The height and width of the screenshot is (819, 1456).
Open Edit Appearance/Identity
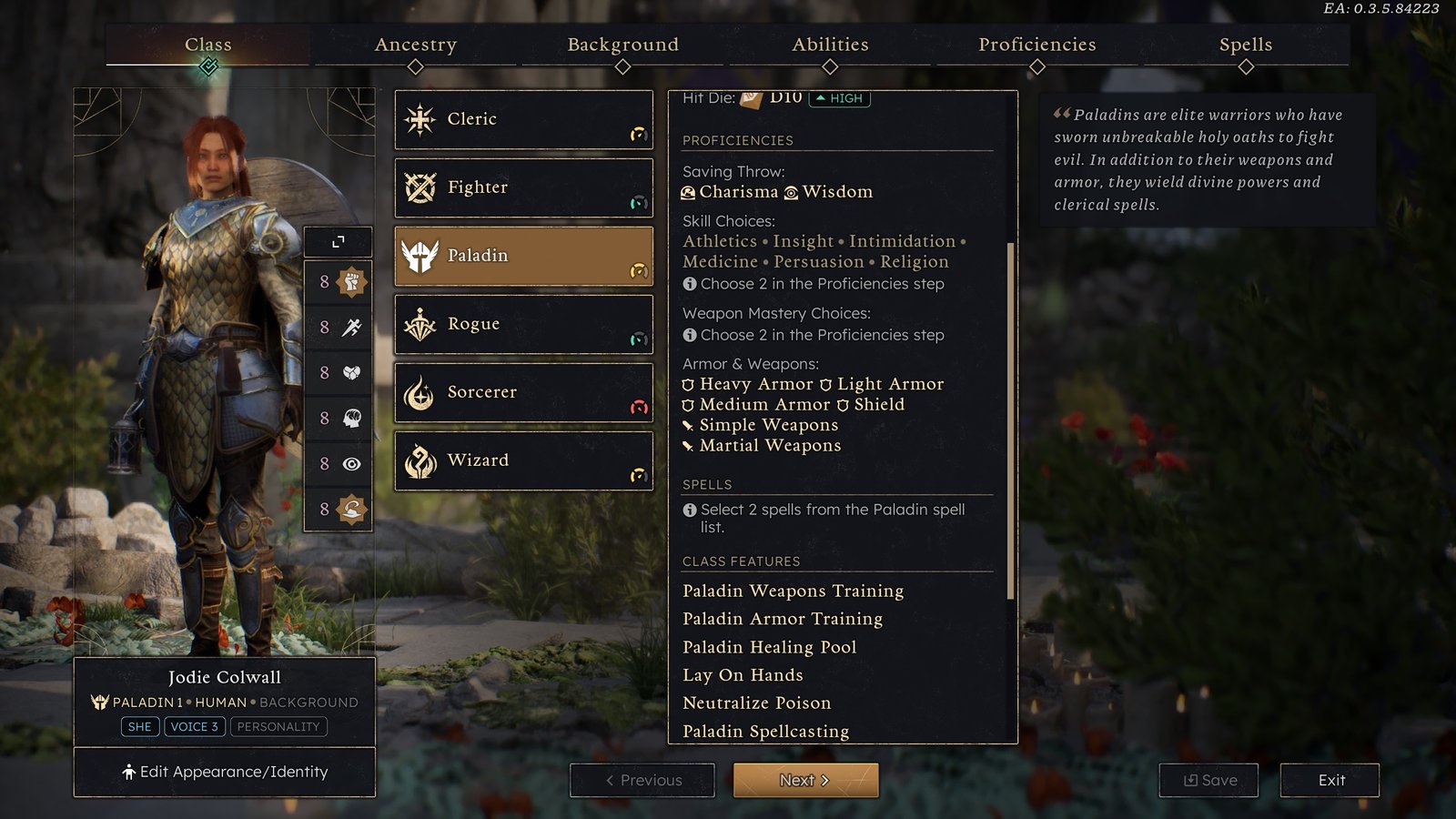tap(225, 772)
